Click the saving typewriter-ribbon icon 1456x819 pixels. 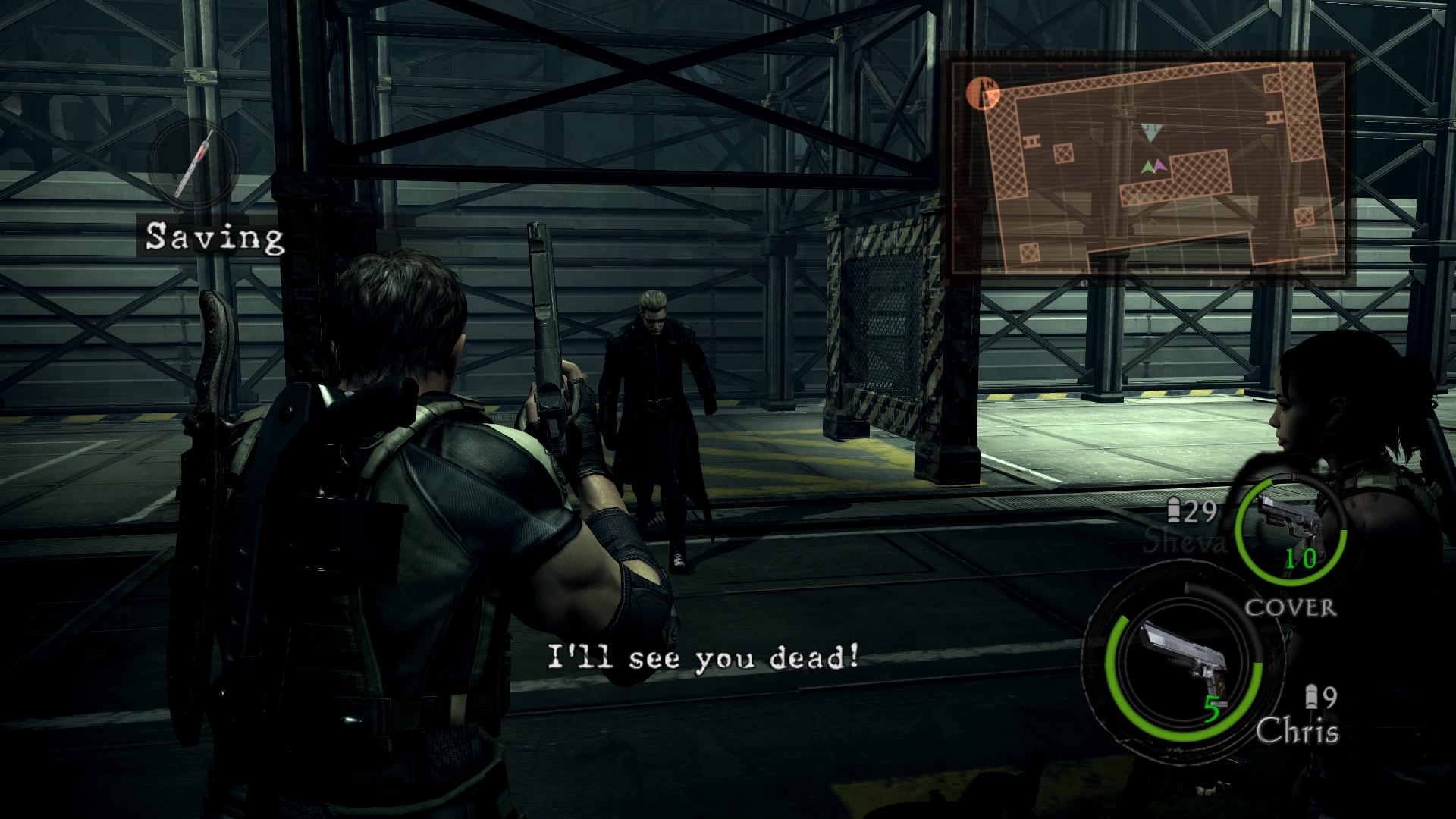(x=192, y=165)
